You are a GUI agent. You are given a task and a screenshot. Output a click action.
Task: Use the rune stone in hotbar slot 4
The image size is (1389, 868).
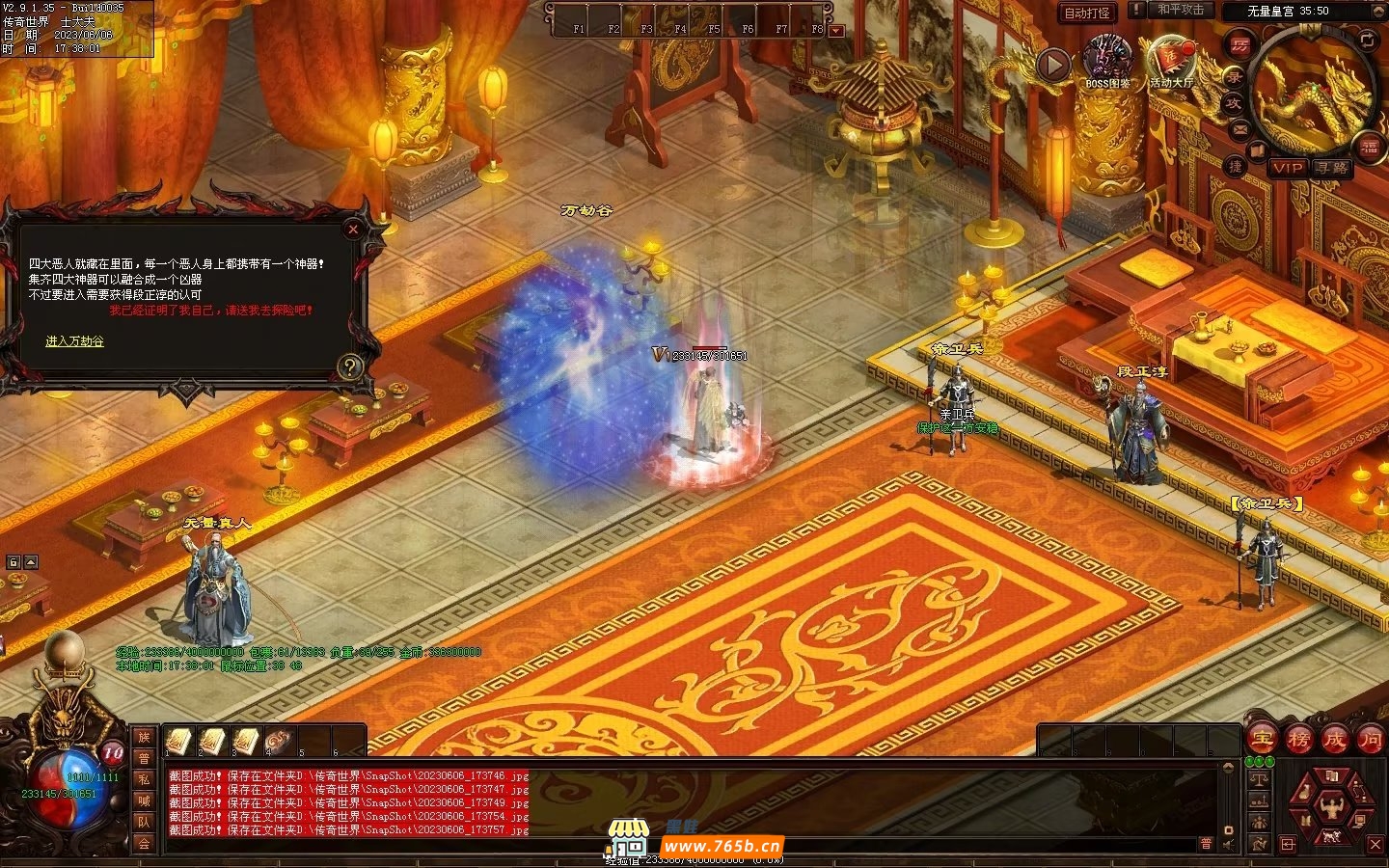click(x=278, y=741)
